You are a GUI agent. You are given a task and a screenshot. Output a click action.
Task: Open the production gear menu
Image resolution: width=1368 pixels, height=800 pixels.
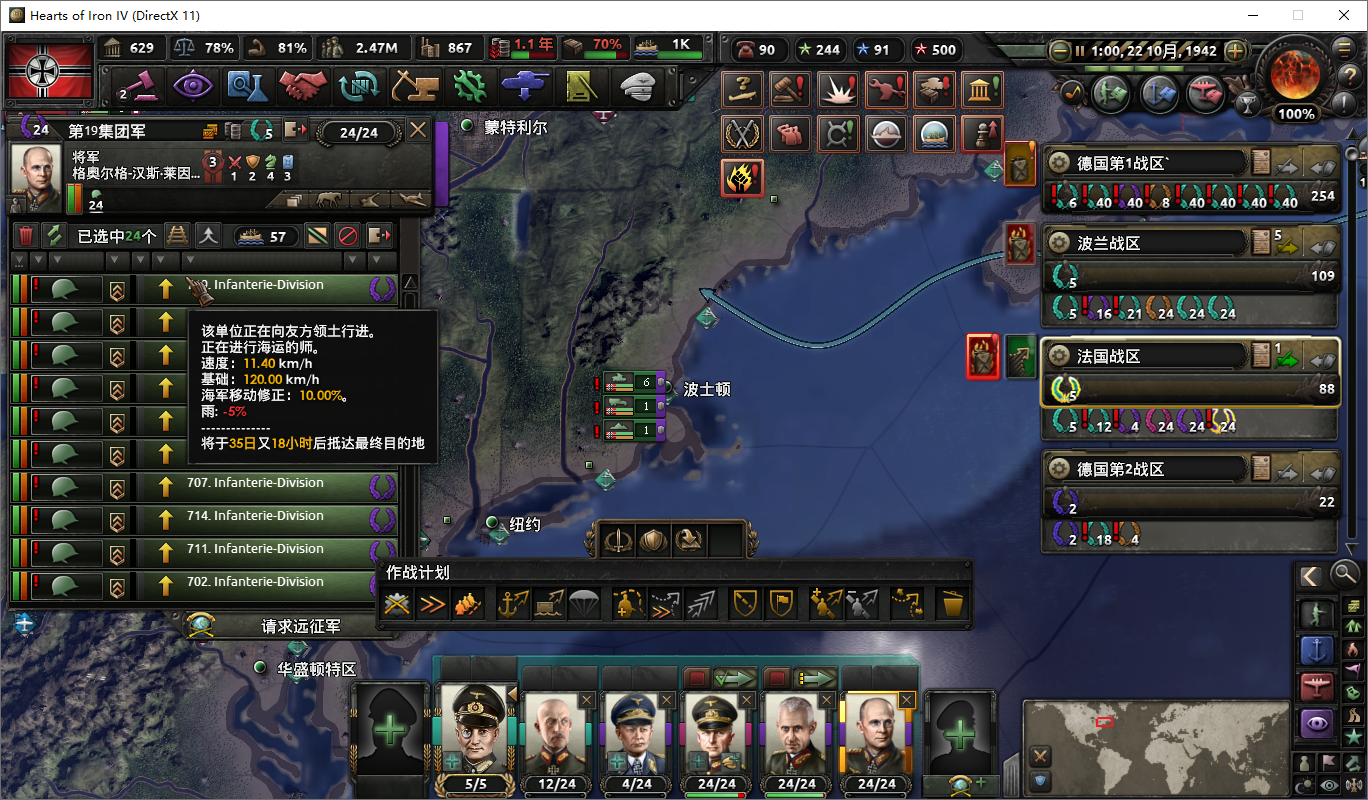pyautogui.click(x=469, y=86)
